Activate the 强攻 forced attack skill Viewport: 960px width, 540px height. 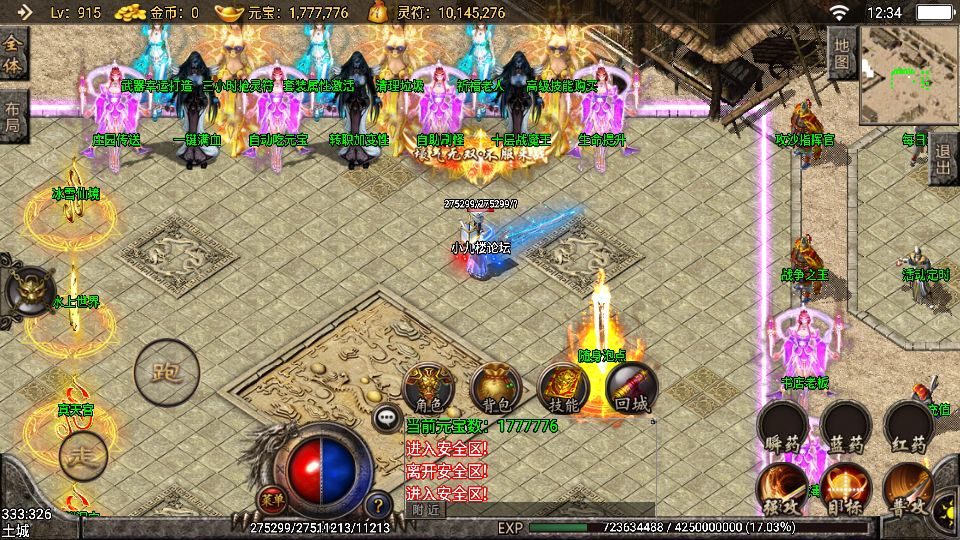tap(782, 489)
